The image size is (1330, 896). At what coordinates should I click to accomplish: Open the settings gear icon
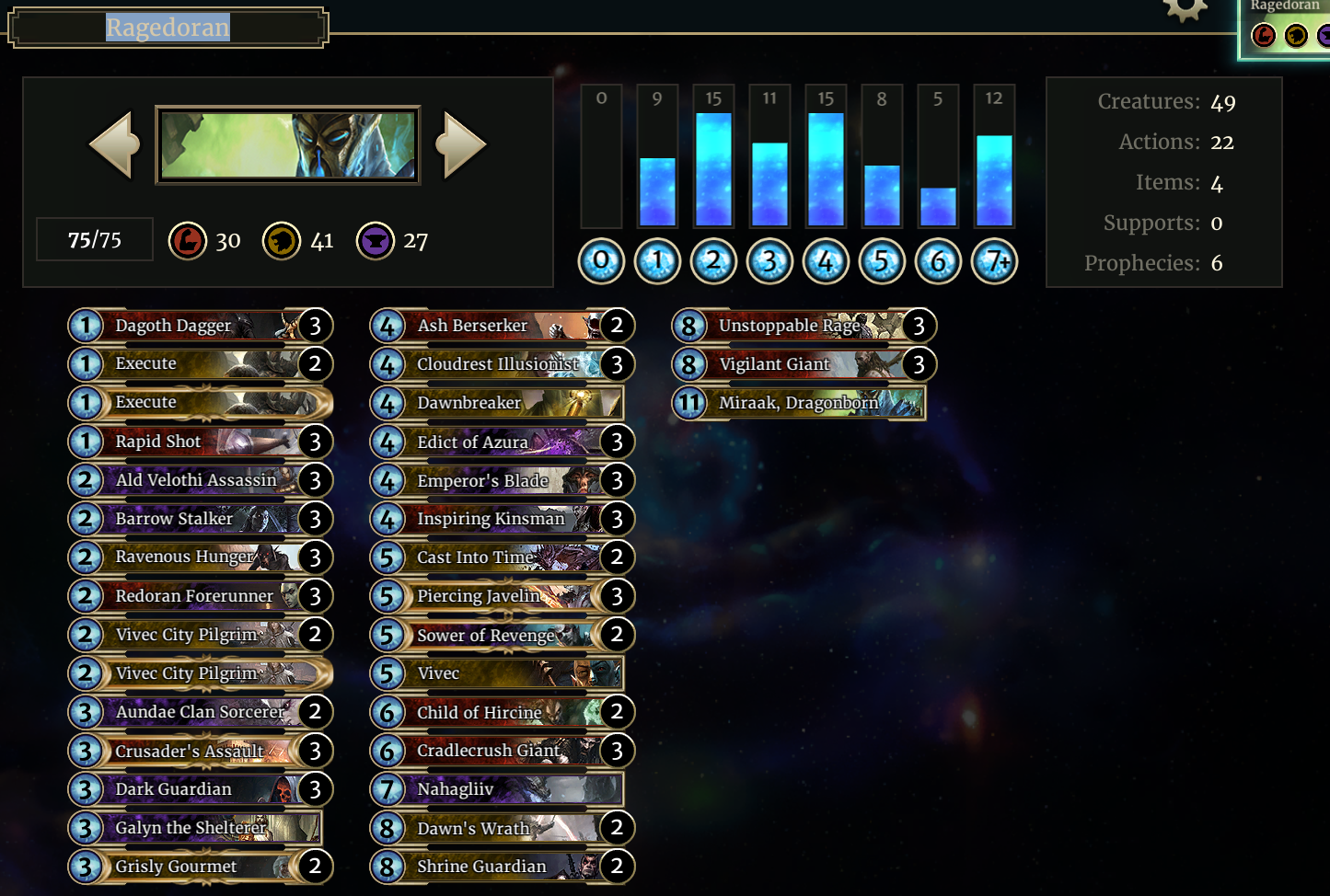click(x=1185, y=8)
